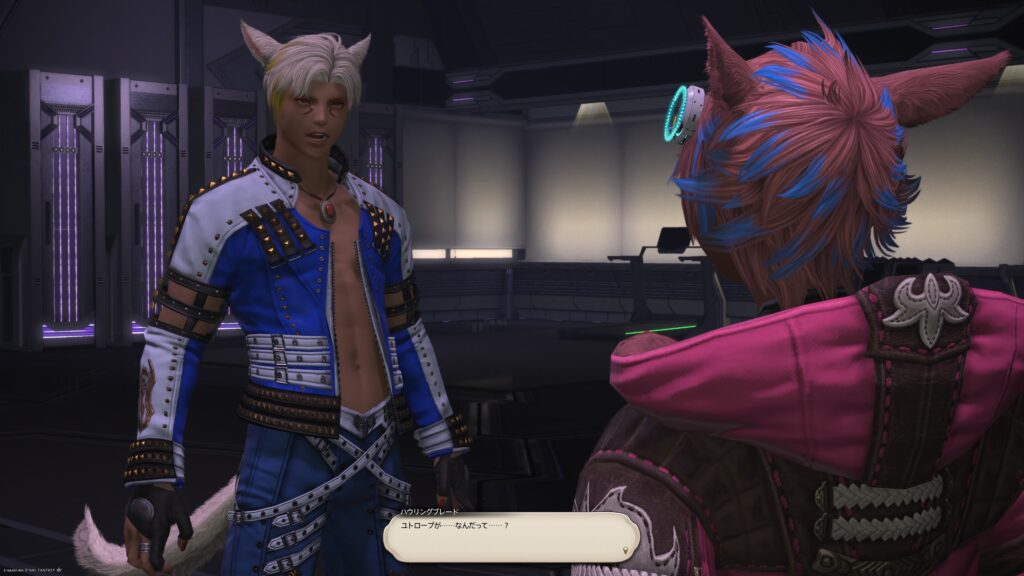The image size is (1024, 576).
Task: Advance the ハウリングブレード dialogue box
Action: [510, 537]
